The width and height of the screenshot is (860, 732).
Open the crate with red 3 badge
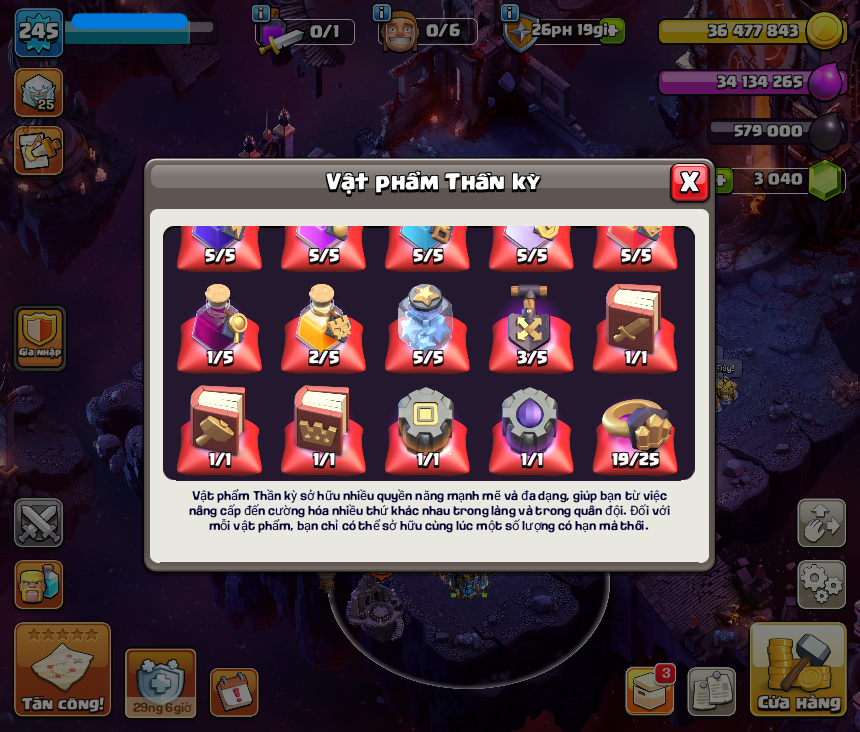650,690
